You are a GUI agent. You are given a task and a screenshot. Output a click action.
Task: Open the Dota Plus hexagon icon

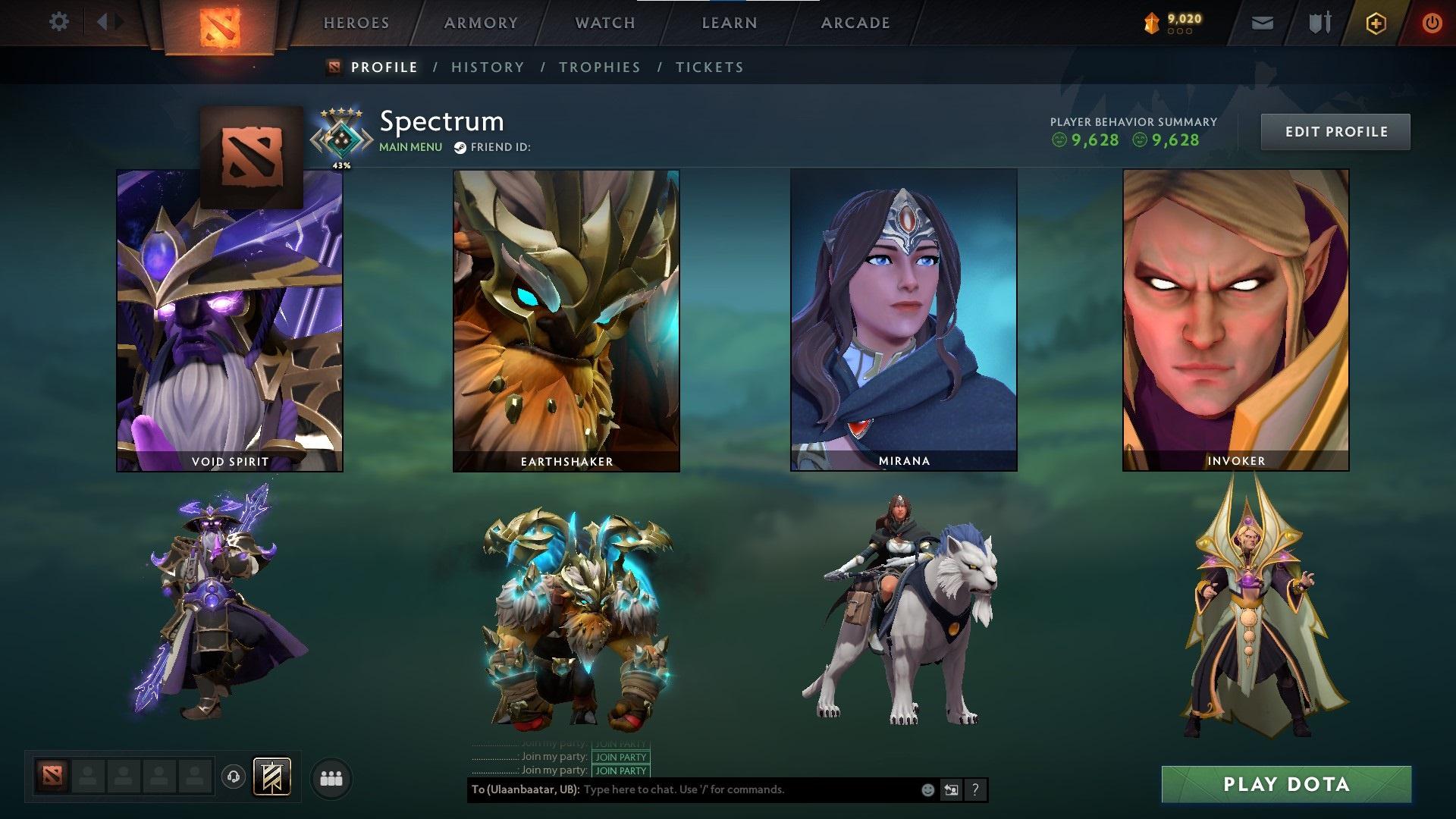(x=1376, y=22)
